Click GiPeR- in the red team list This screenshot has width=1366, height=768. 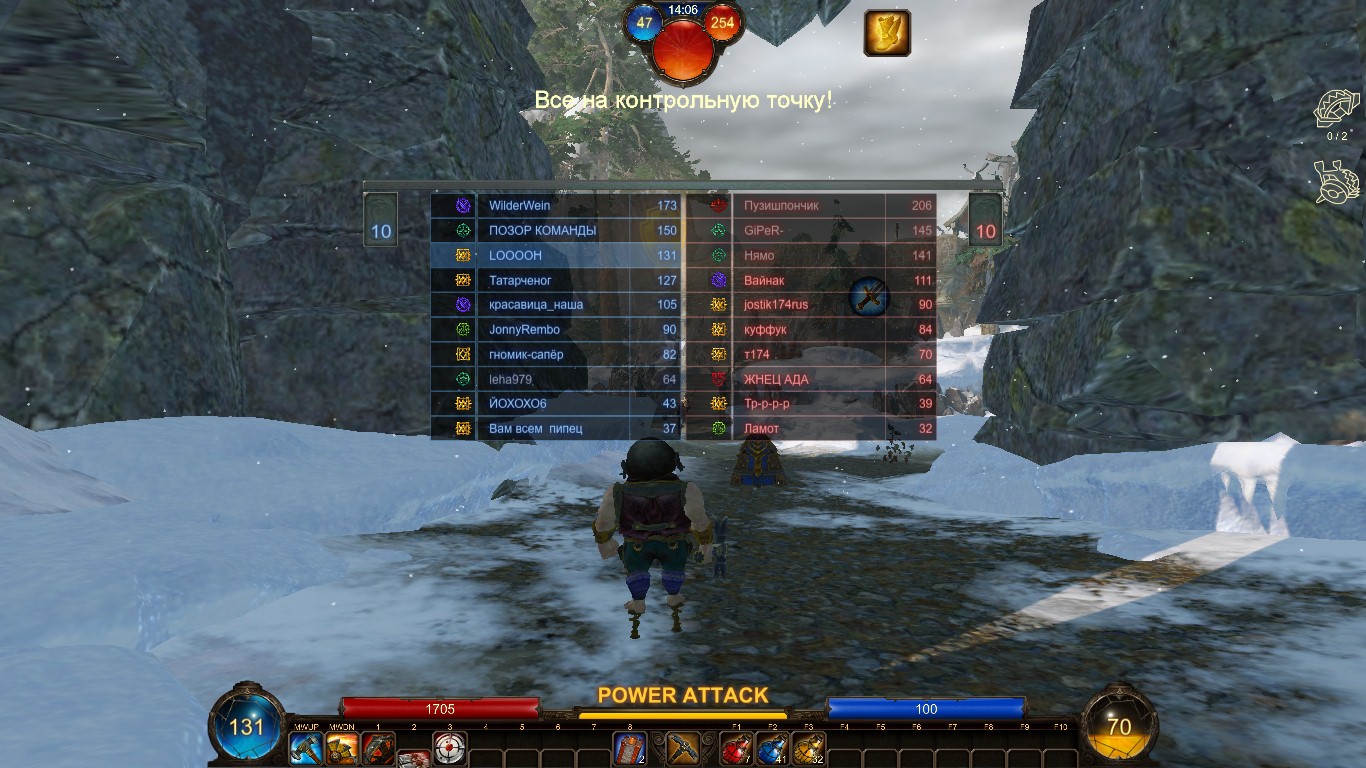coord(811,231)
